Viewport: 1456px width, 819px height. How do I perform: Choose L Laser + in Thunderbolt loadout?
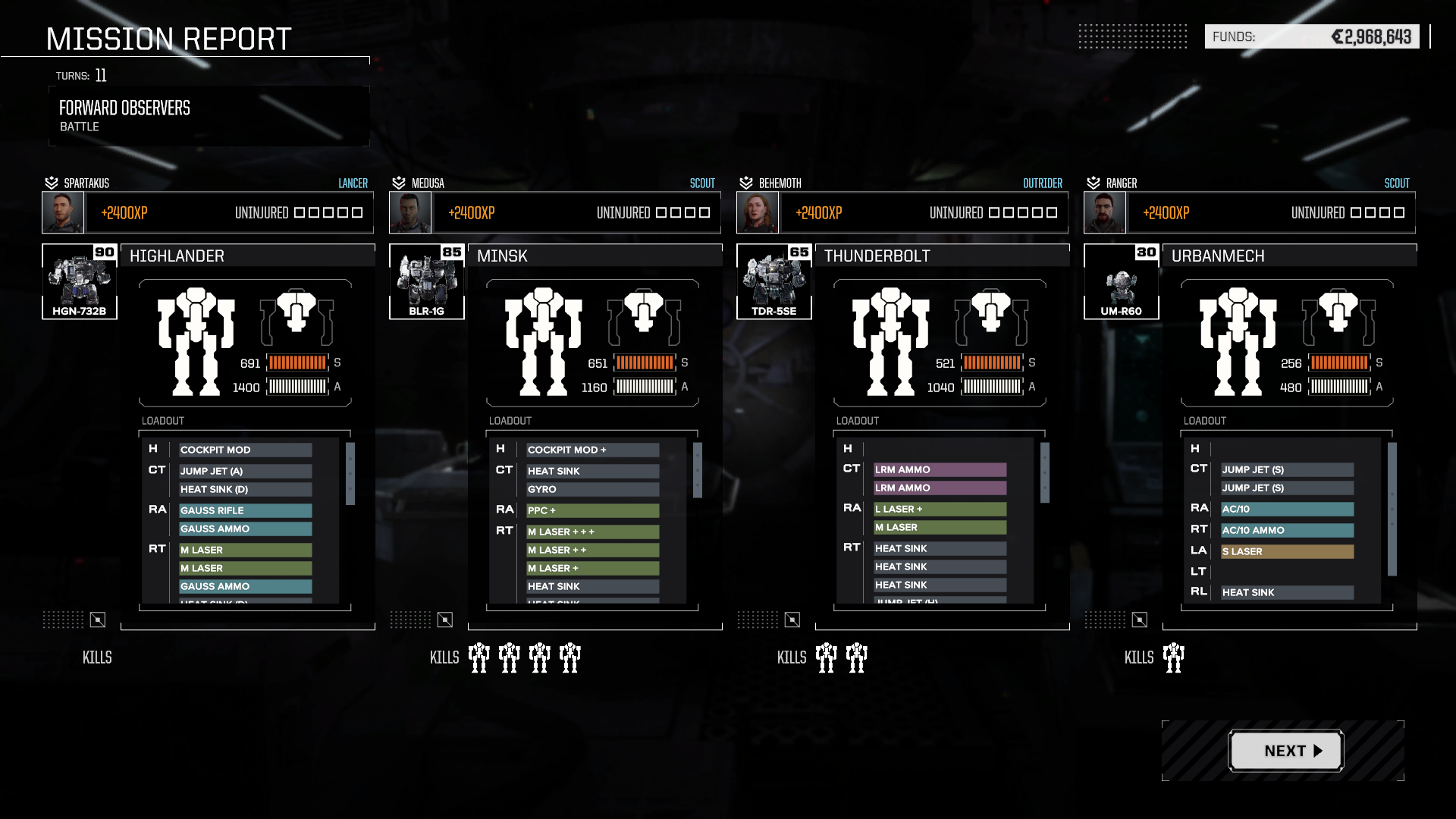tap(940, 509)
